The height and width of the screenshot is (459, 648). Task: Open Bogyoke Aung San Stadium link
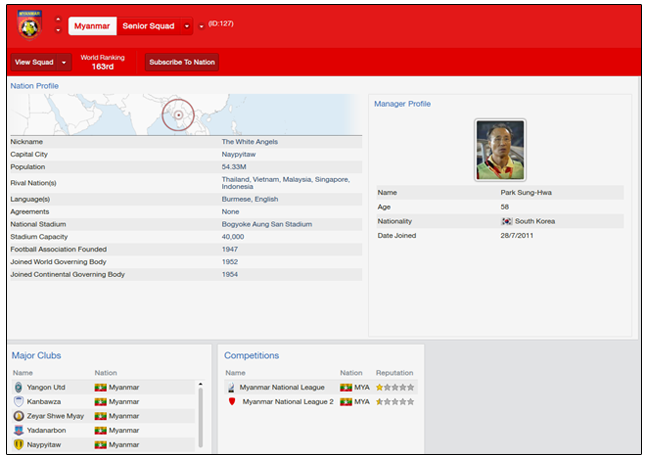(x=266, y=225)
